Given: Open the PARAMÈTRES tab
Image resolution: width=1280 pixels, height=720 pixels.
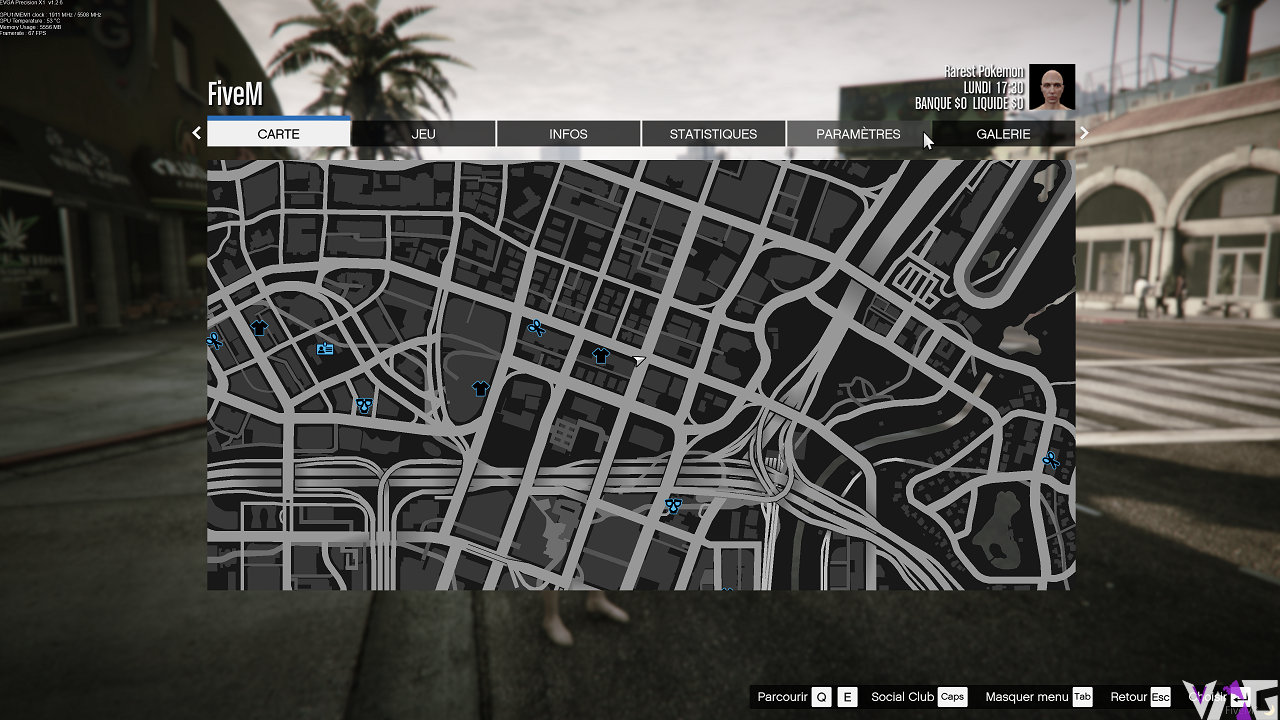Looking at the screenshot, I should click(859, 133).
